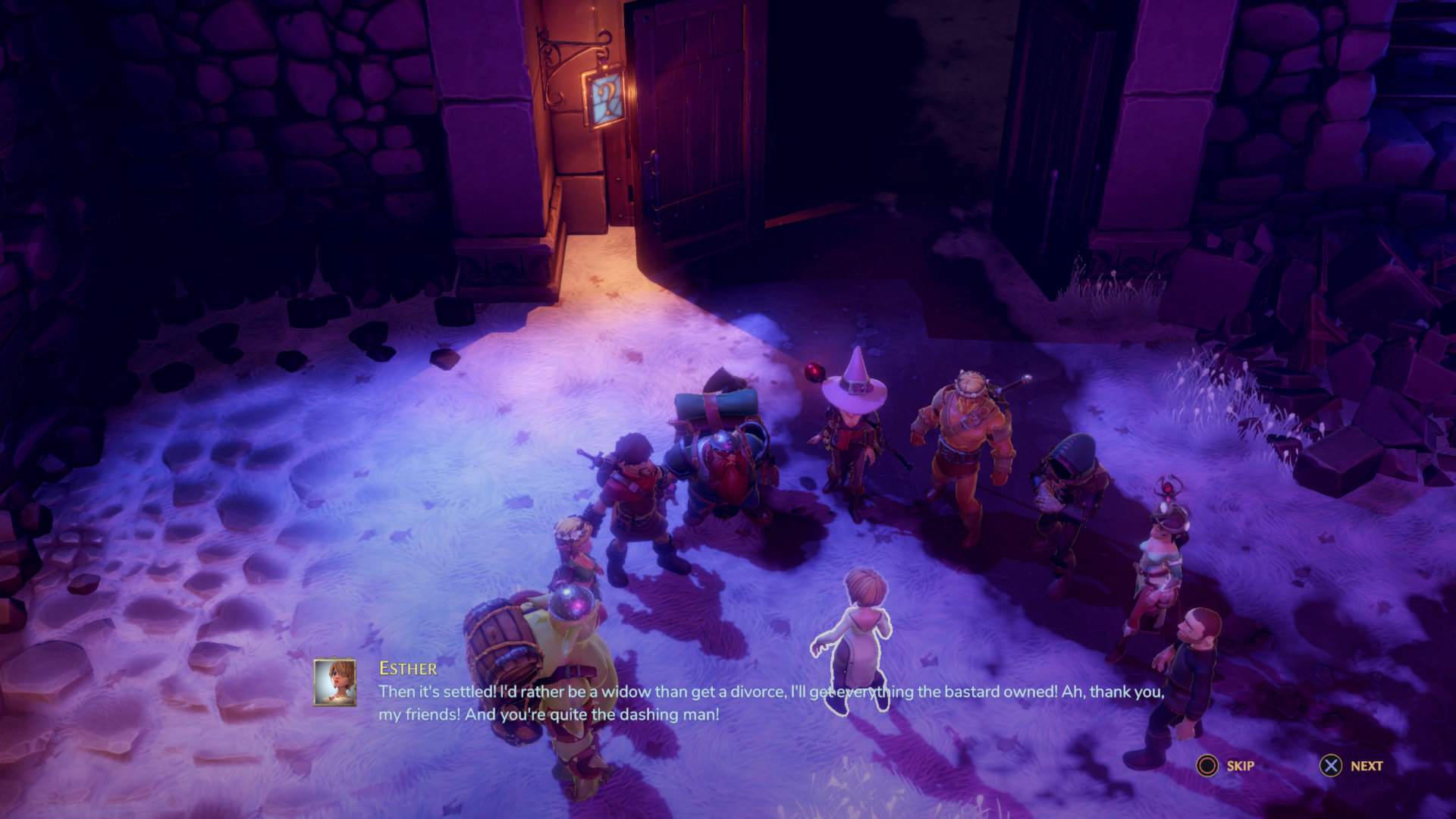The height and width of the screenshot is (819, 1456).
Task: Skip the dialogue with the Skip label
Action: click(x=1240, y=766)
